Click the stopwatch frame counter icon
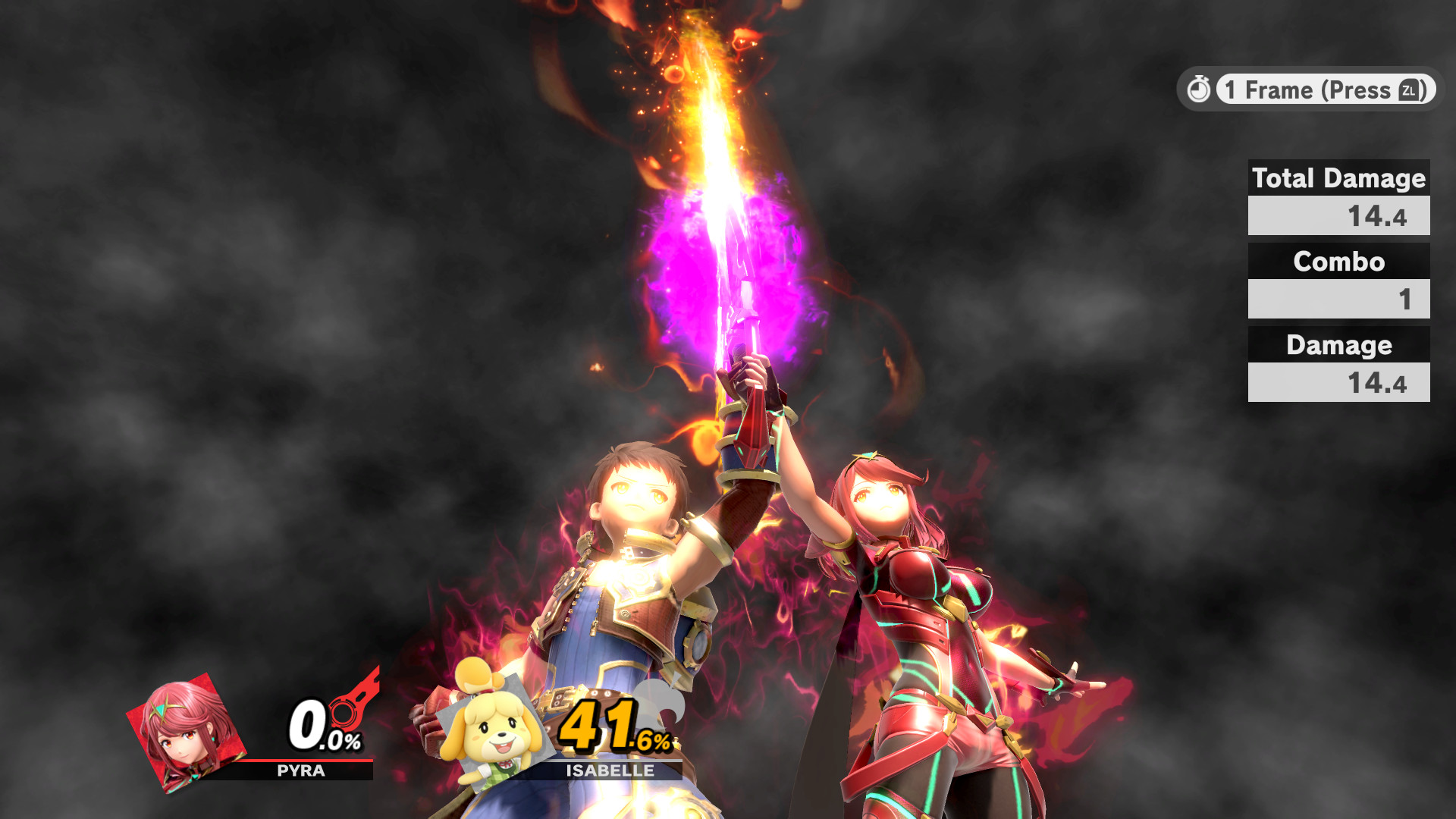 (1200, 89)
